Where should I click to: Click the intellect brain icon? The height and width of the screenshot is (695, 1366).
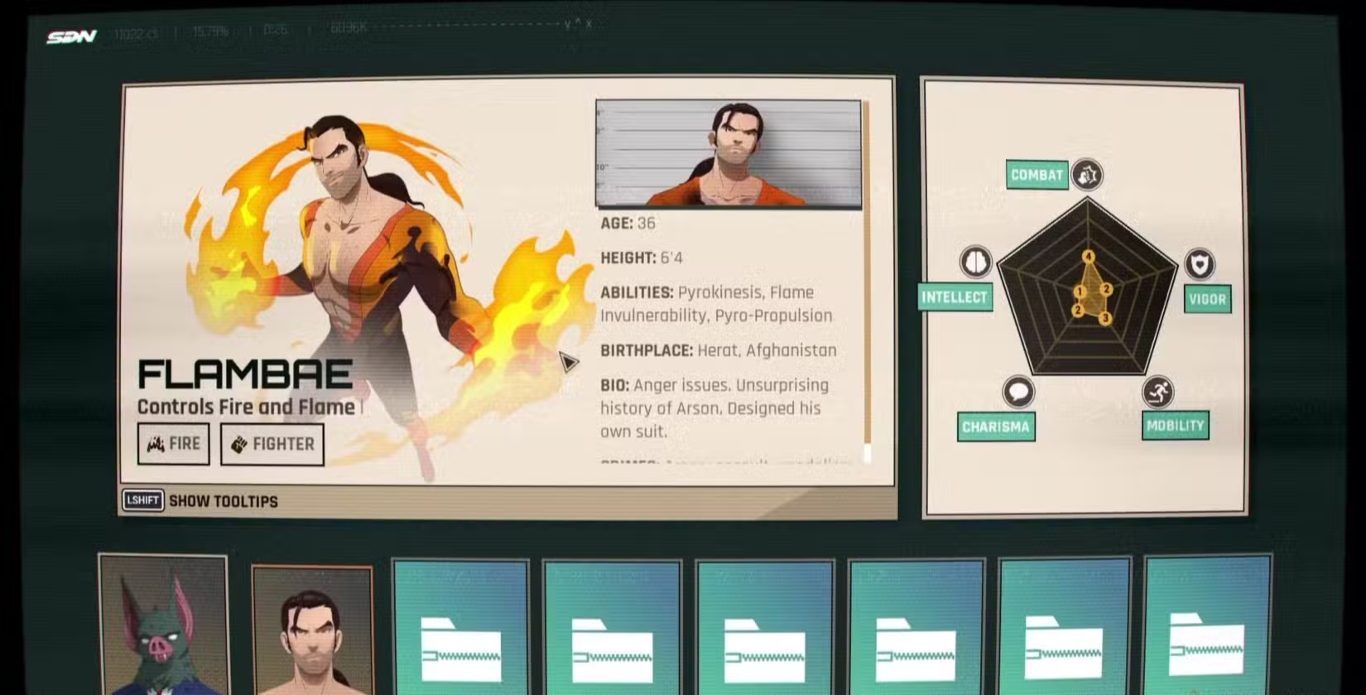[975, 263]
